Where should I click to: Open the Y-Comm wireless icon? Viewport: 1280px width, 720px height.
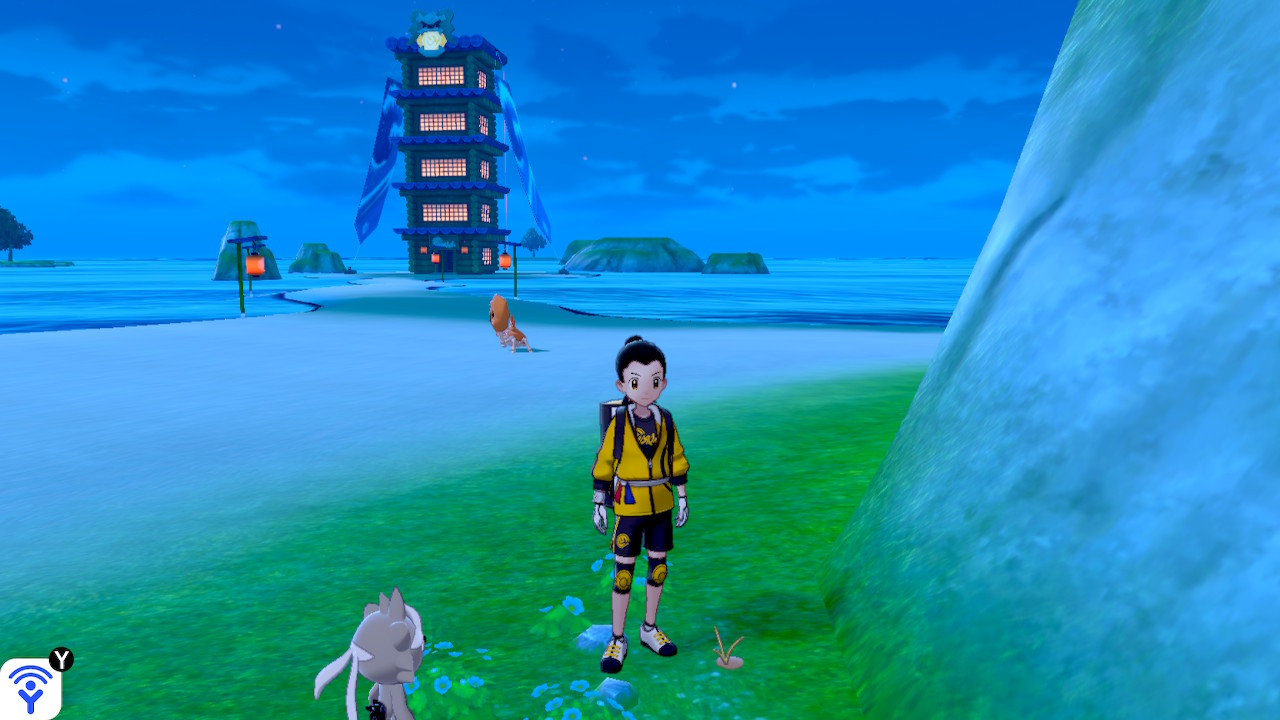(x=30, y=688)
